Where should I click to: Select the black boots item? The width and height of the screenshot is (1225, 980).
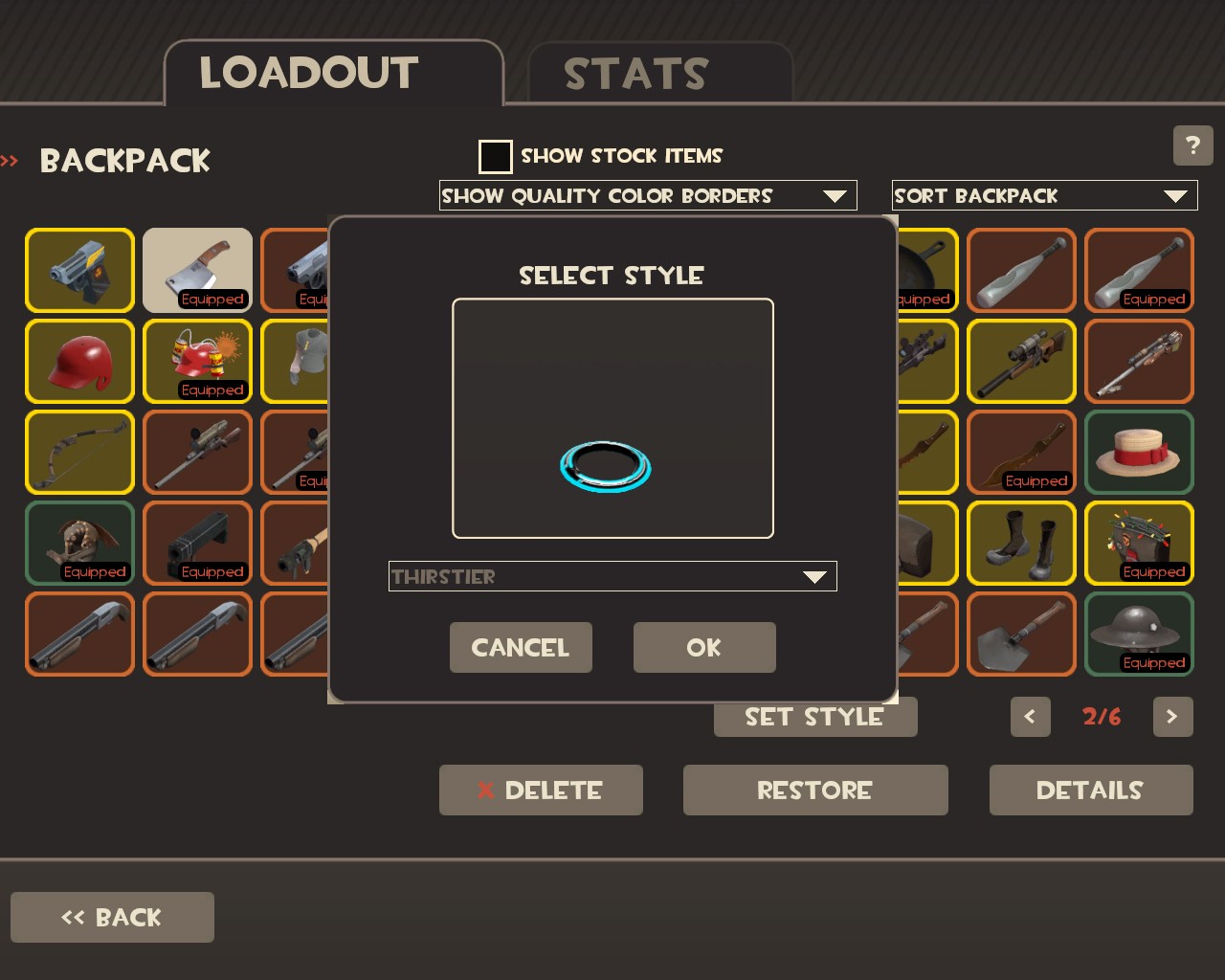point(1021,543)
